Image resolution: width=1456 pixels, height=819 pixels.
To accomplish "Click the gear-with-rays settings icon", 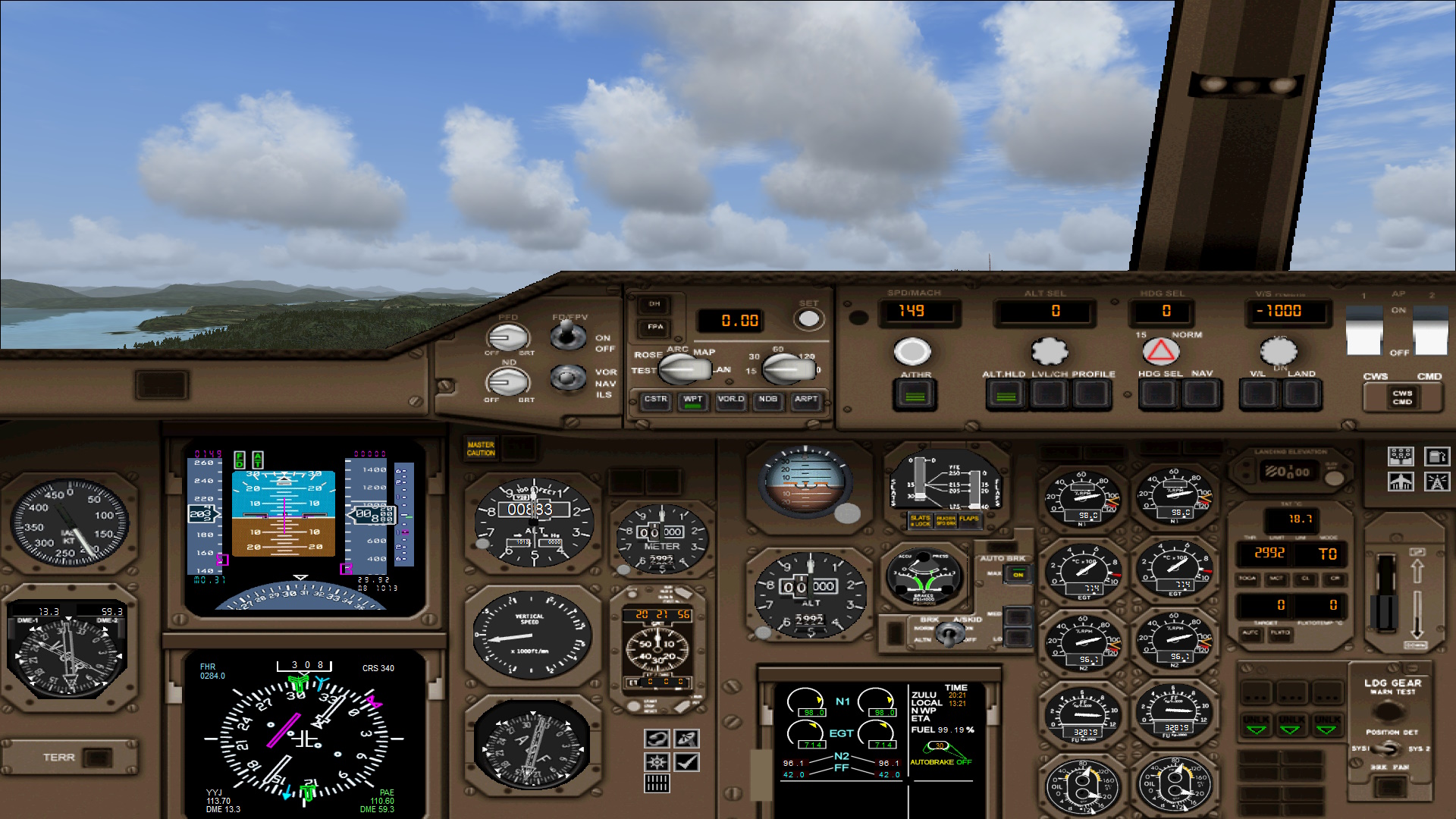I will coord(657,761).
